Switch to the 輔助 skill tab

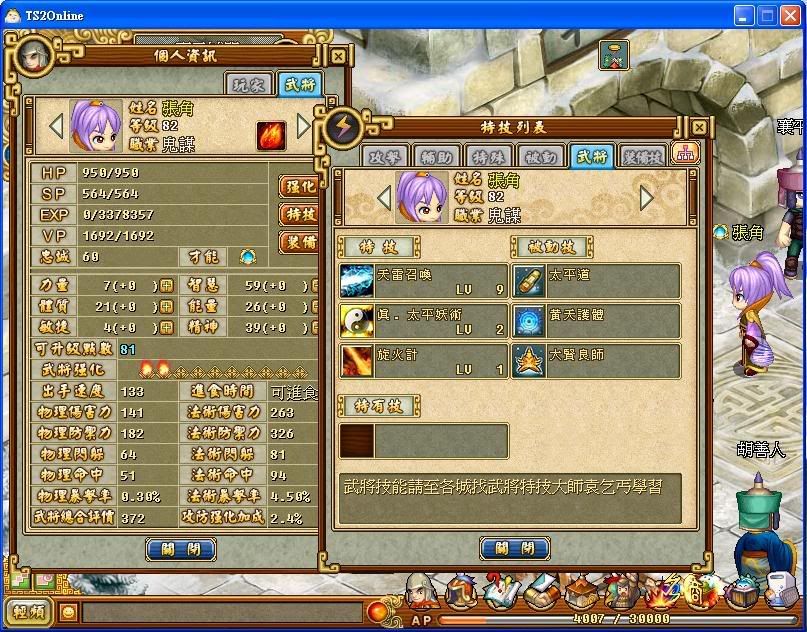click(x=439, y=156)
